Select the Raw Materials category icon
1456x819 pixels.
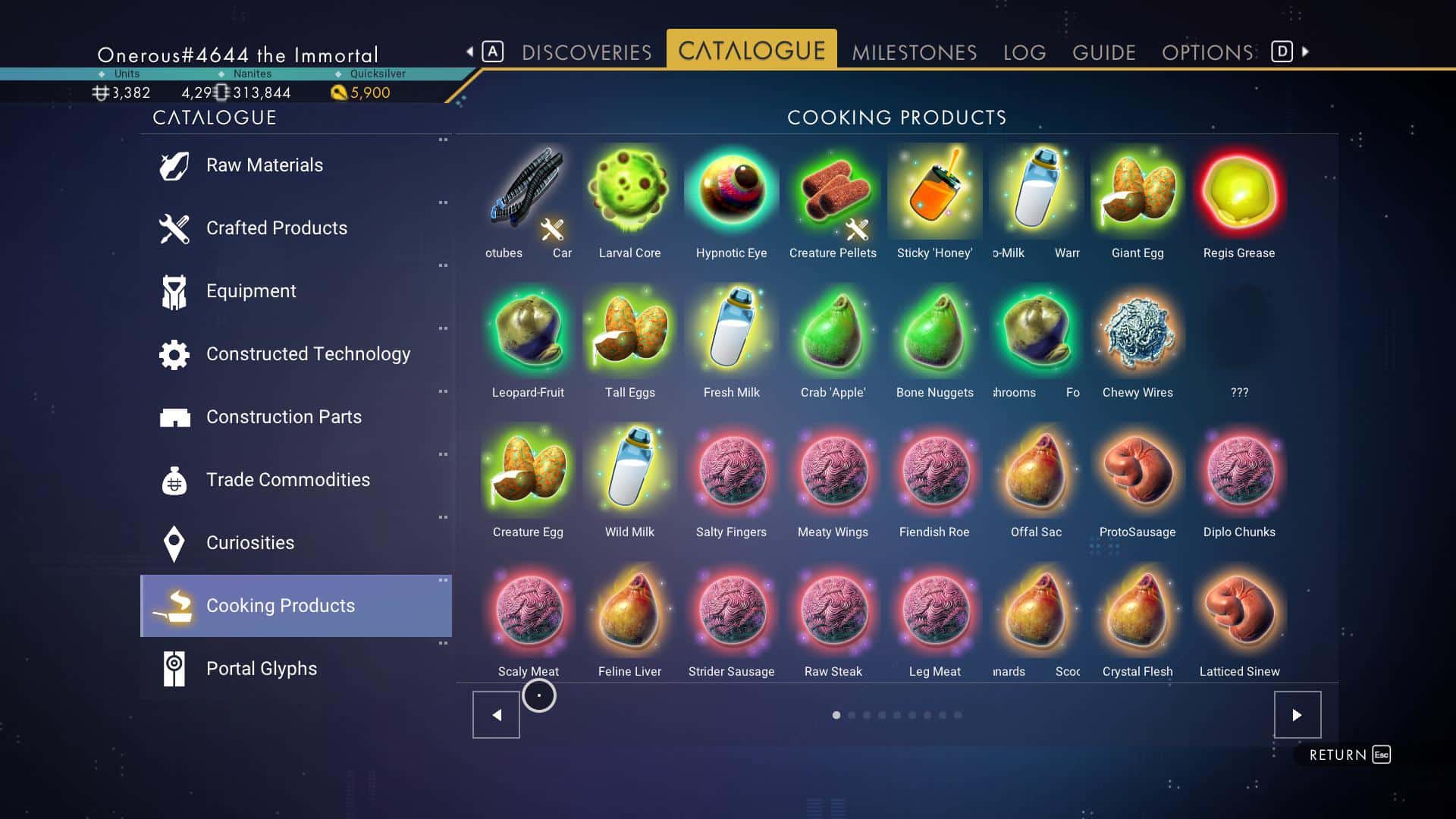coord(174,165)
